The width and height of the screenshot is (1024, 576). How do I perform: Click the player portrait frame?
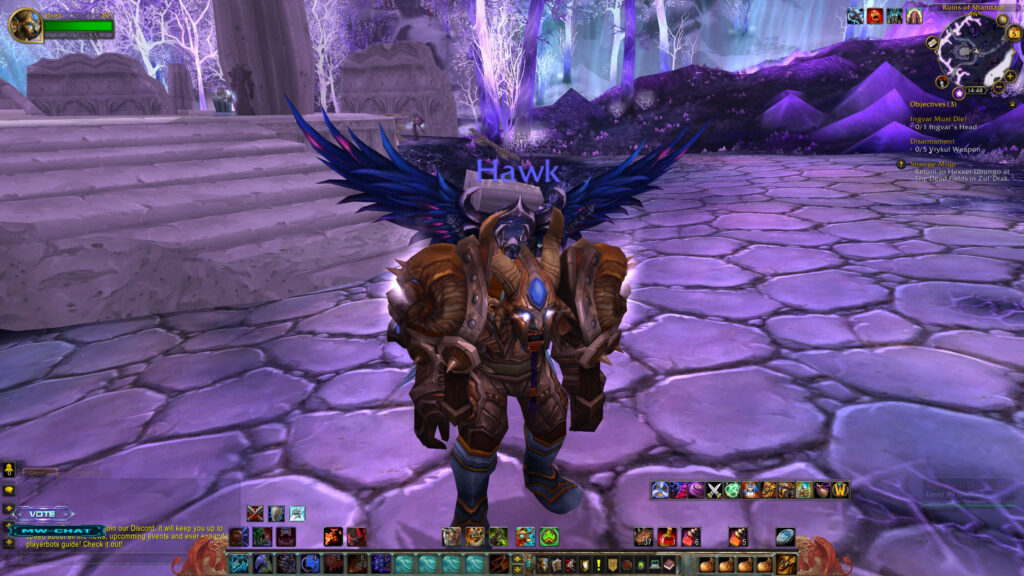click(25, 24)
